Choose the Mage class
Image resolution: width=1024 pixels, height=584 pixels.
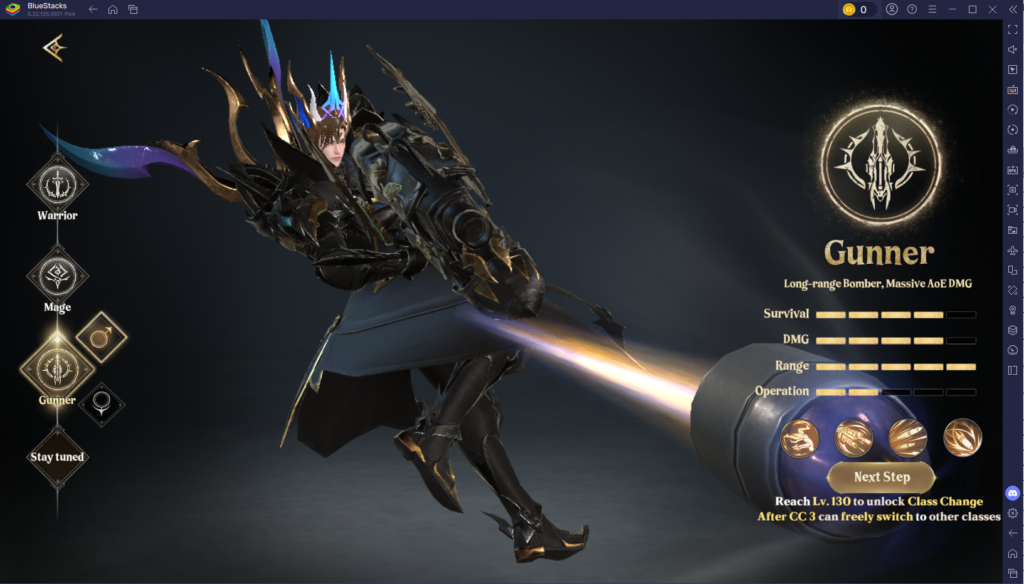pos(57,275)
